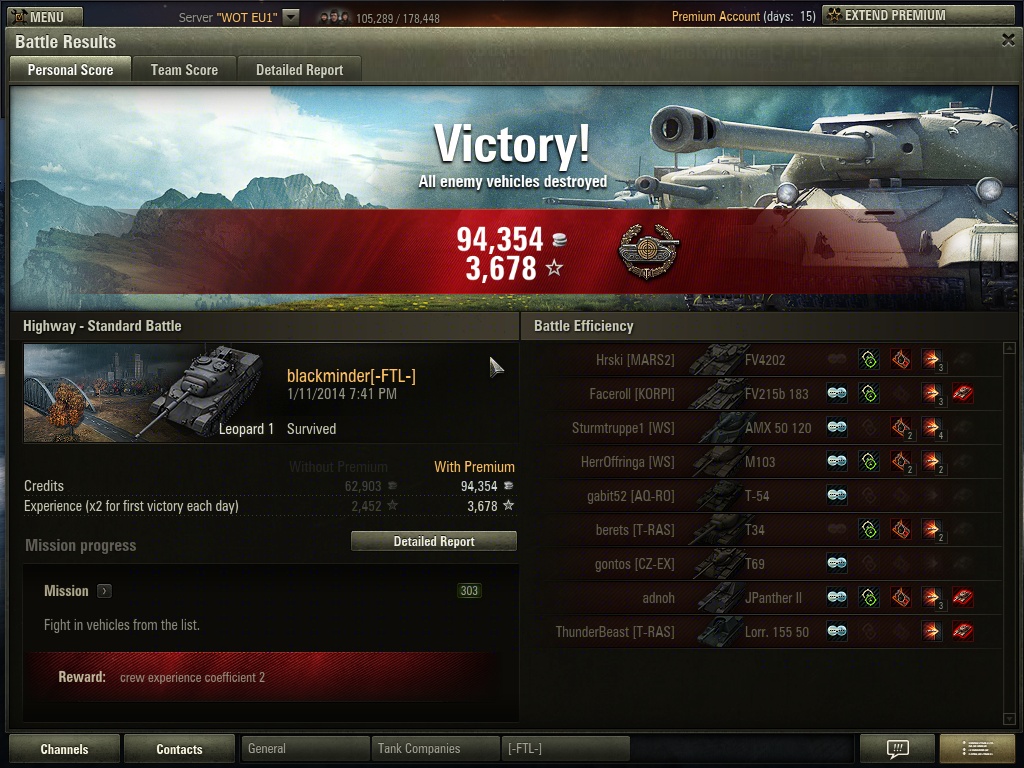The width and height of the screenshot is (1024, 768).
Task: Open Detailed Report button below credits
Action: [433, 541]
